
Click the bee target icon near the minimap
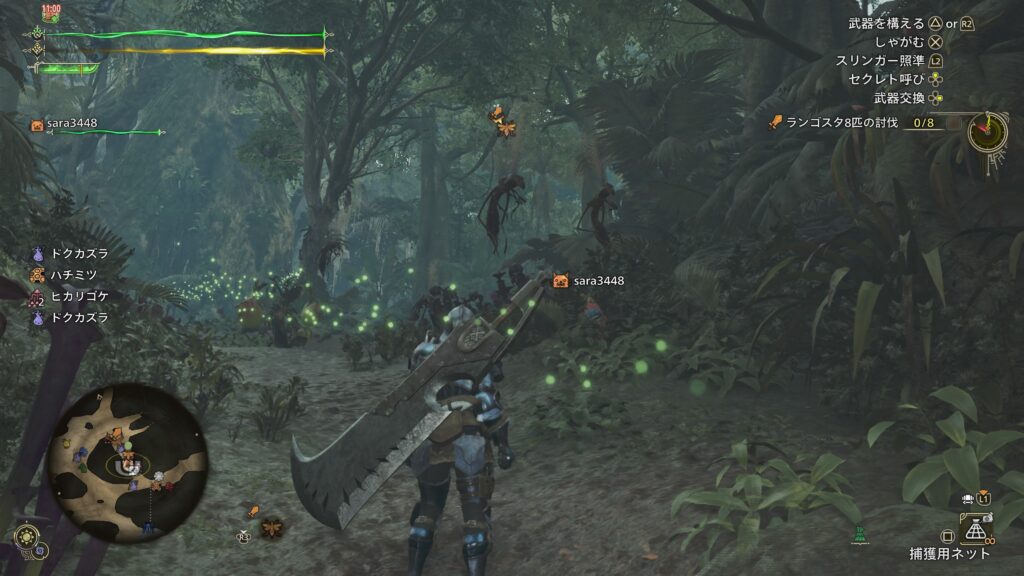pos(271,527)
